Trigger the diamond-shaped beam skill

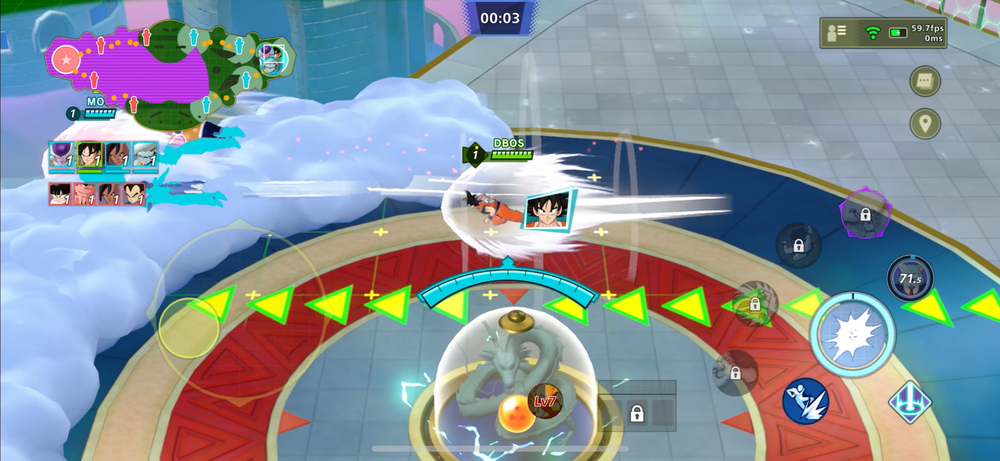pyautogui.click(x=910, y=403)
